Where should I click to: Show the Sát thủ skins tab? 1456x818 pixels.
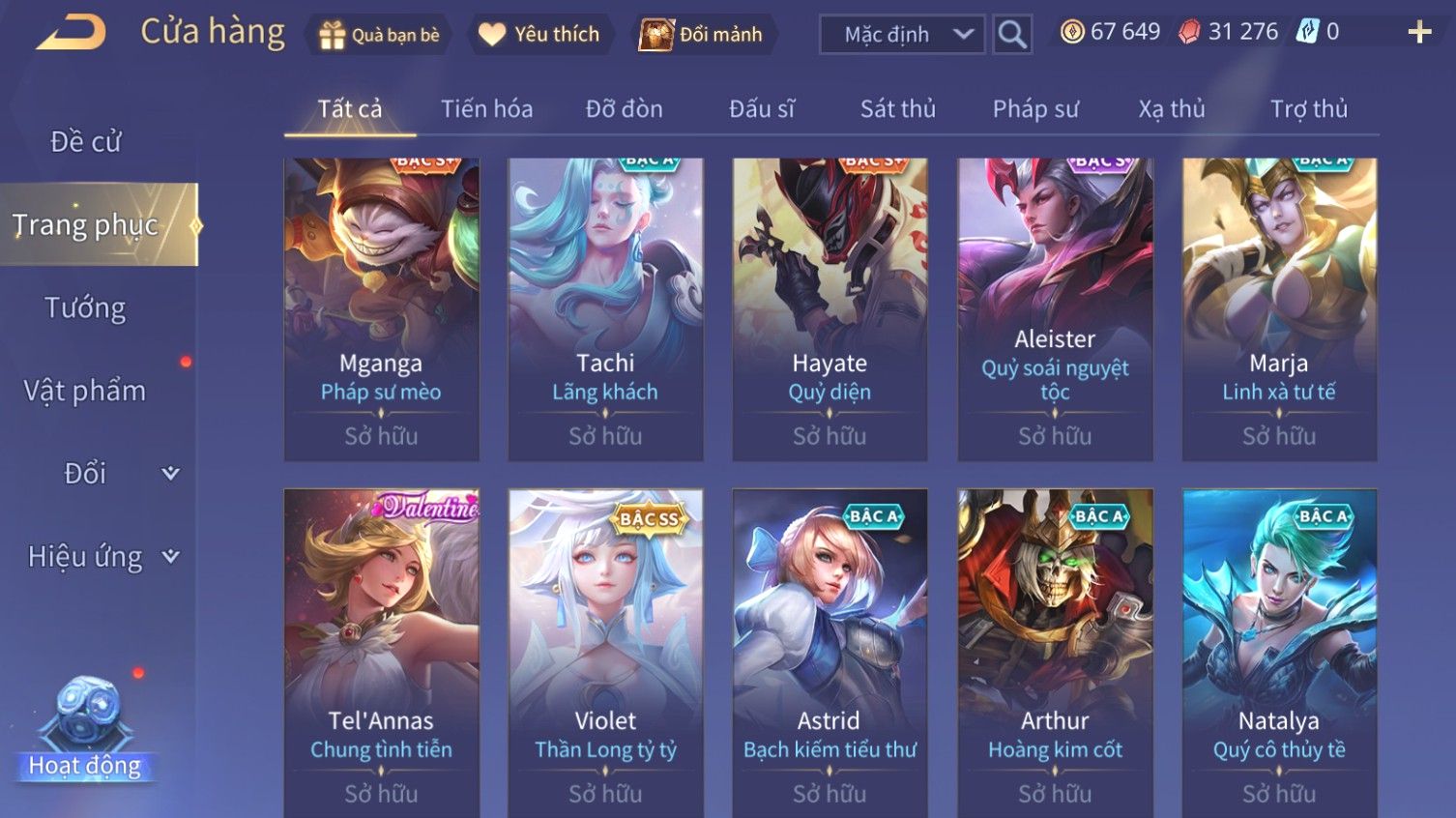pyautogui.click(x=897, y=109)
